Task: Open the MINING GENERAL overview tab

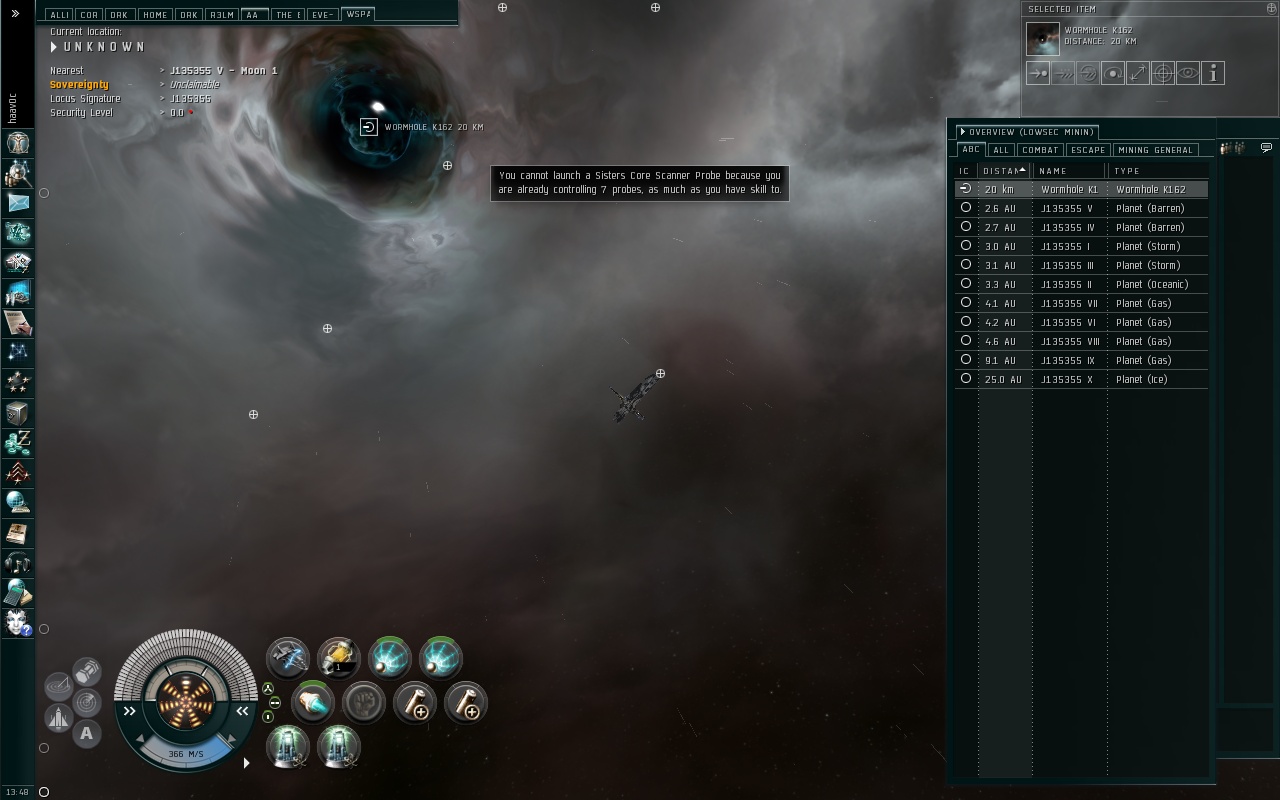Action: 1155,150
